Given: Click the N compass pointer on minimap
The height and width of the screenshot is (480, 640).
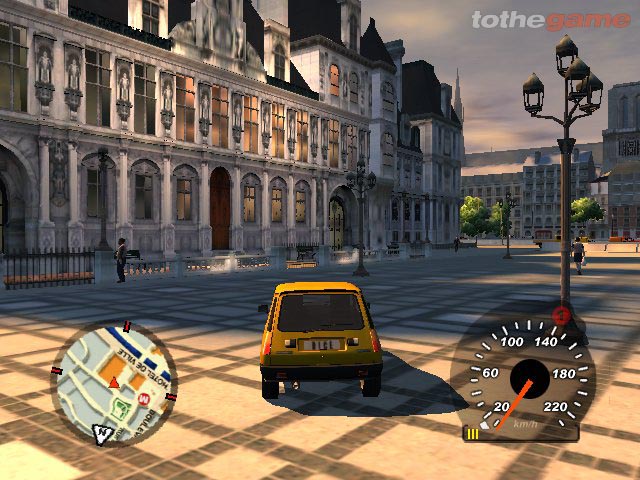Looking at the screenshot, I should (102, 433).
